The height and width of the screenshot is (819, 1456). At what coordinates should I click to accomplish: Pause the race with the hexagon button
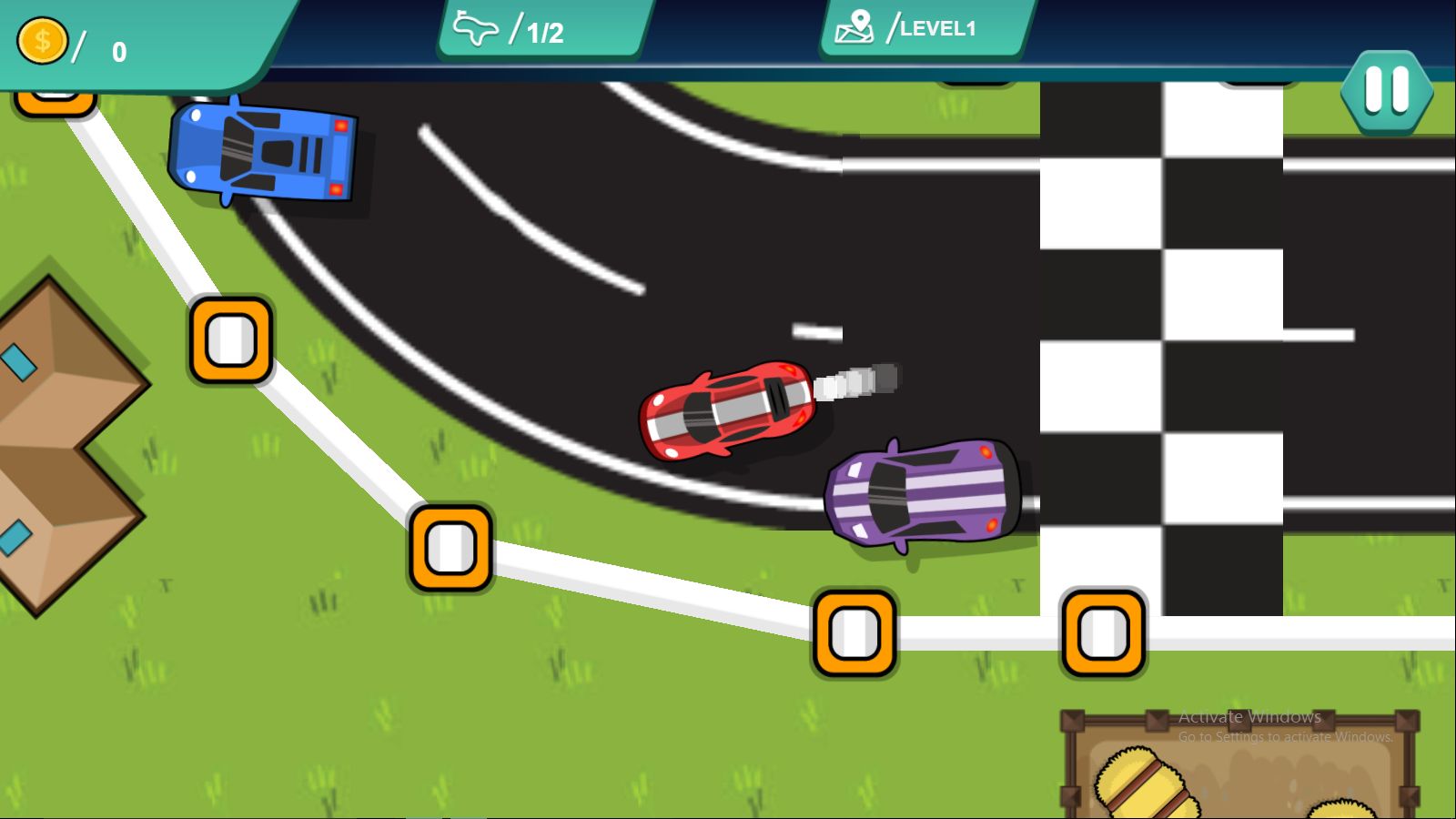pyautogui.click(x=1386, y=91)
